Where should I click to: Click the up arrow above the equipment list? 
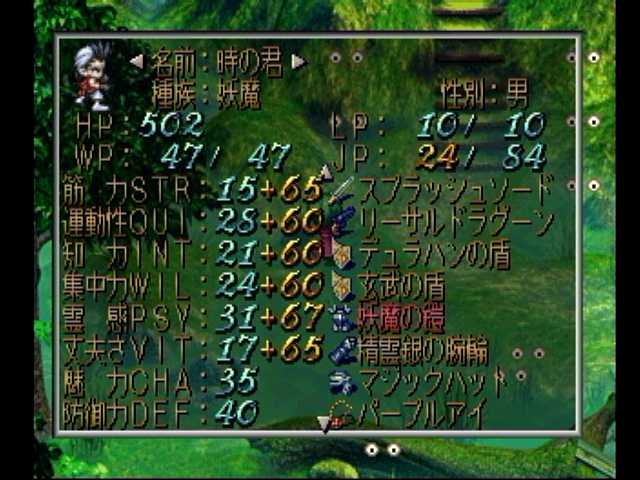pyautogui.click(x=326, y=172)
